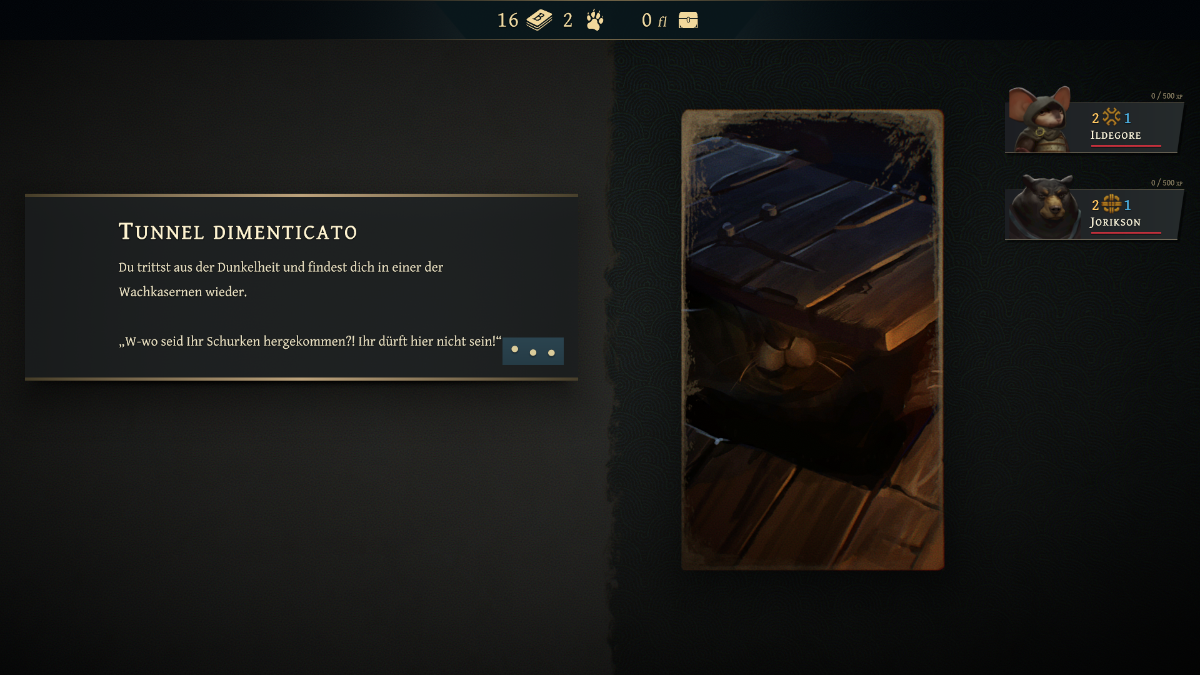Select Ildegore's character panel
The image size is (1200, 675).
tap(1093, 122)
